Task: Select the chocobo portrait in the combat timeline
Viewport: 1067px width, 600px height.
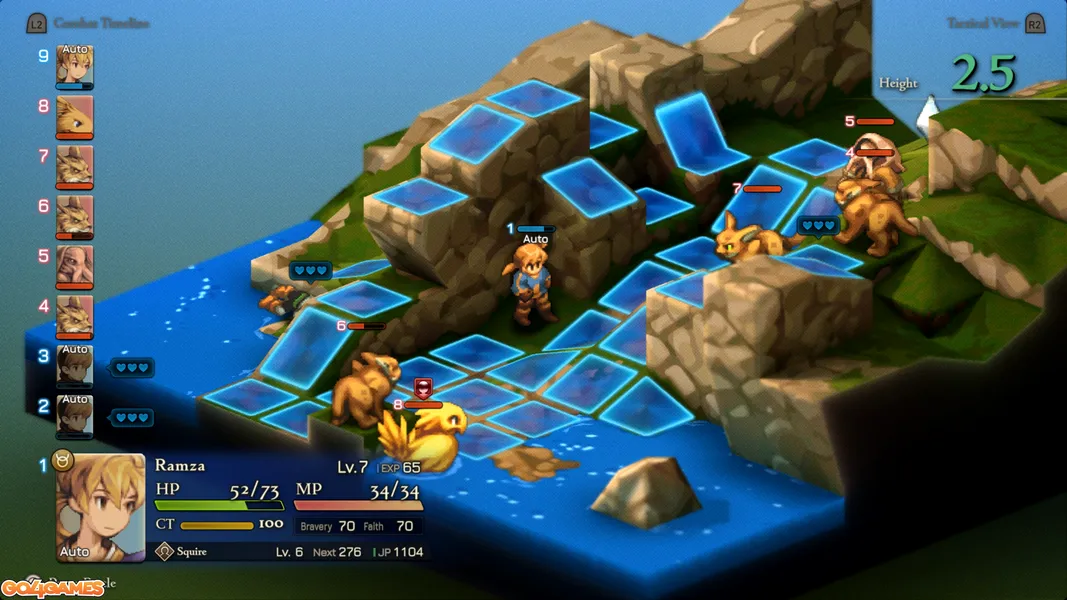Action: pos(75,116)
